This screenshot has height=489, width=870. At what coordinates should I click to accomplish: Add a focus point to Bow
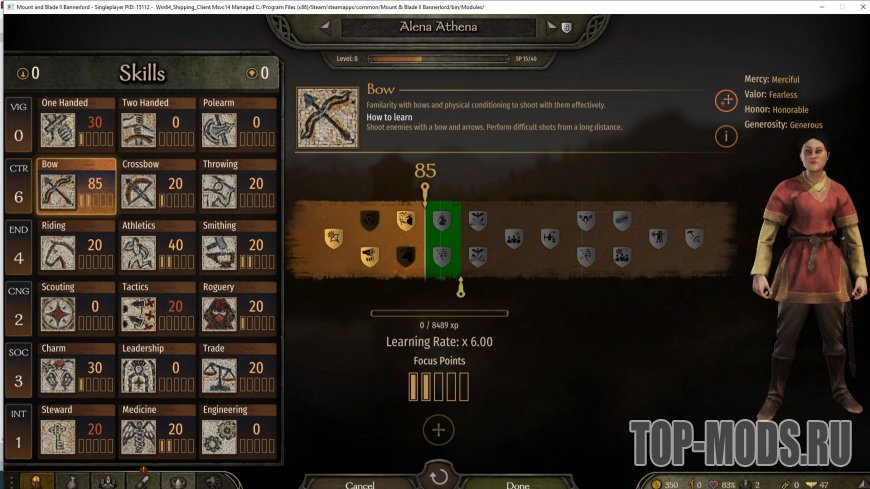coord(438,430)
